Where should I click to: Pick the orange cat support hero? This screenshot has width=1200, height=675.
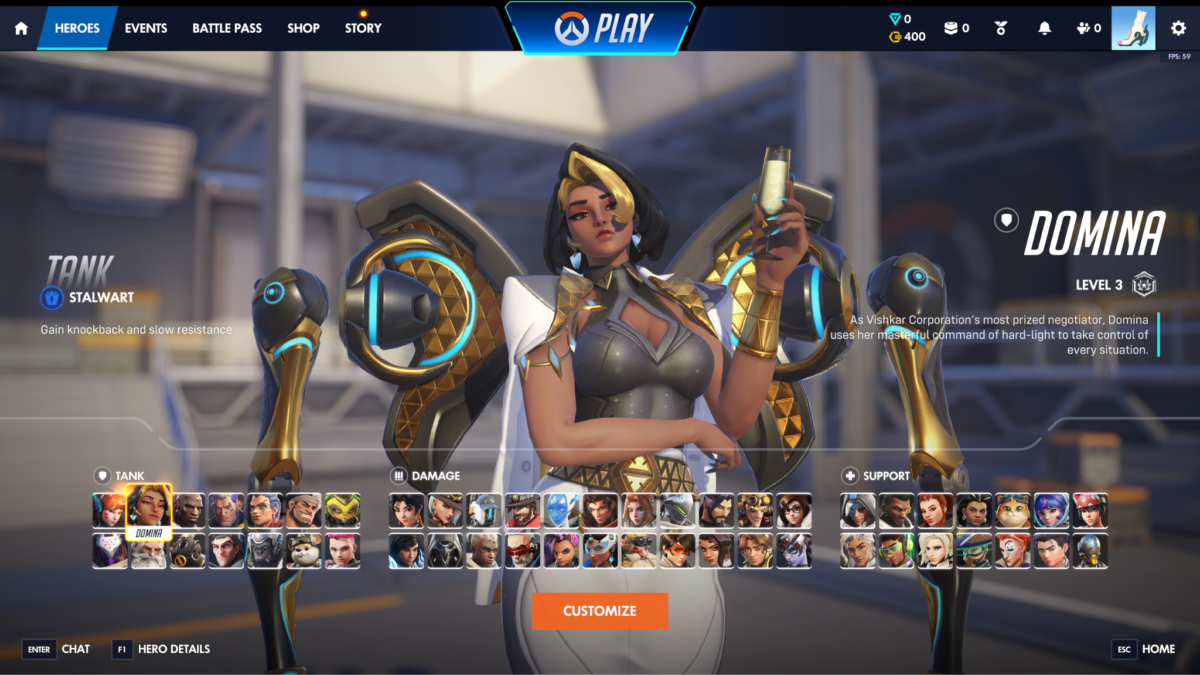pos(1013,510)
